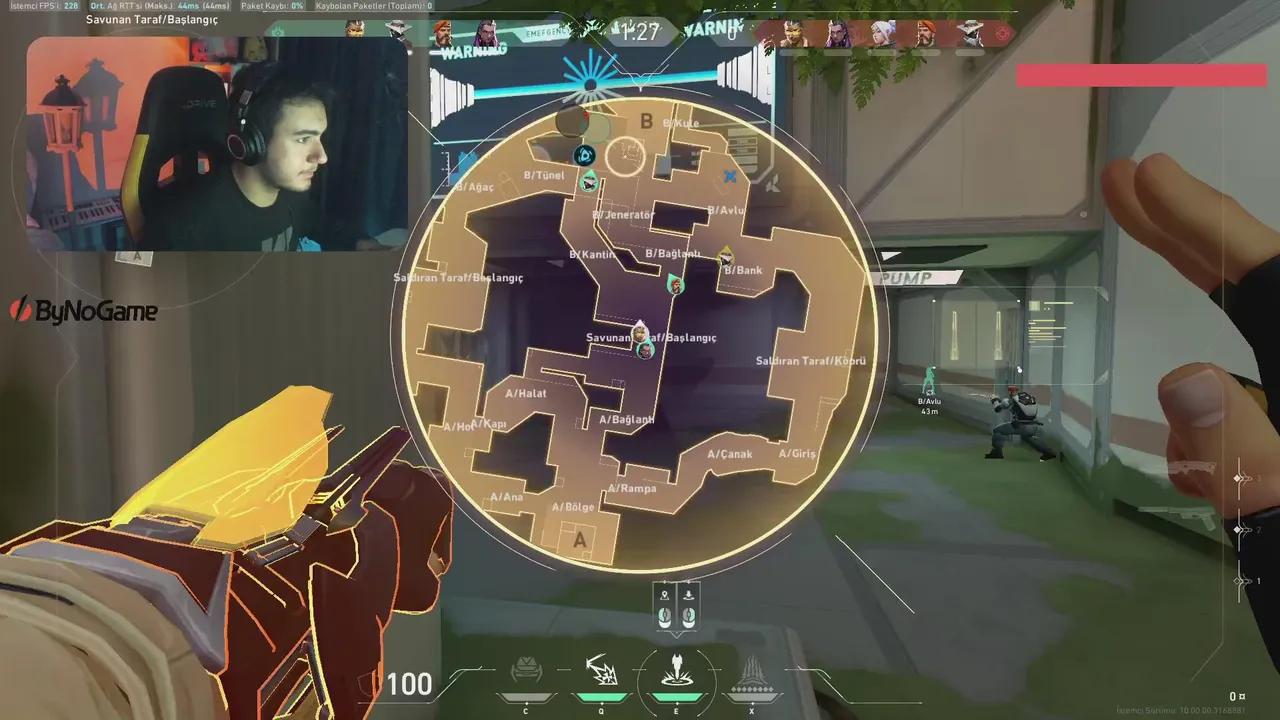Screen dimensions: 1280x720
Task: Click the Kaybolan Paketler stats text
Action: (x=372, y=5)
